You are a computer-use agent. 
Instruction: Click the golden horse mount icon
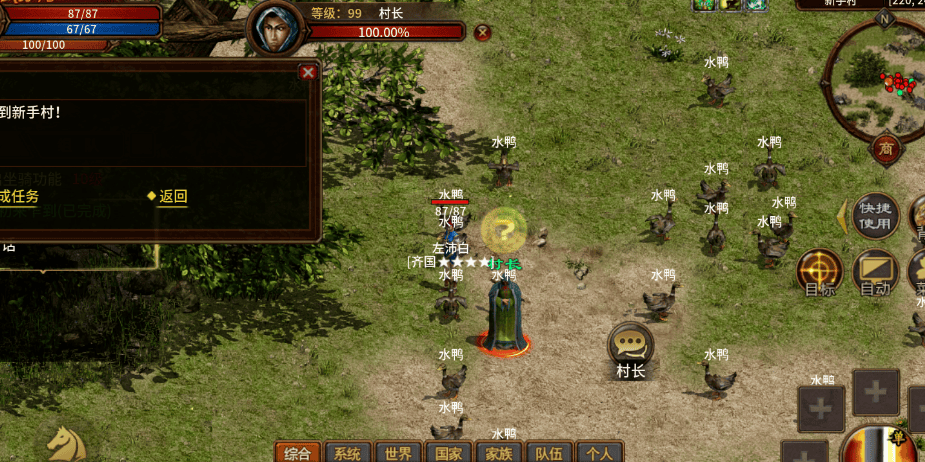pos(66,445)
